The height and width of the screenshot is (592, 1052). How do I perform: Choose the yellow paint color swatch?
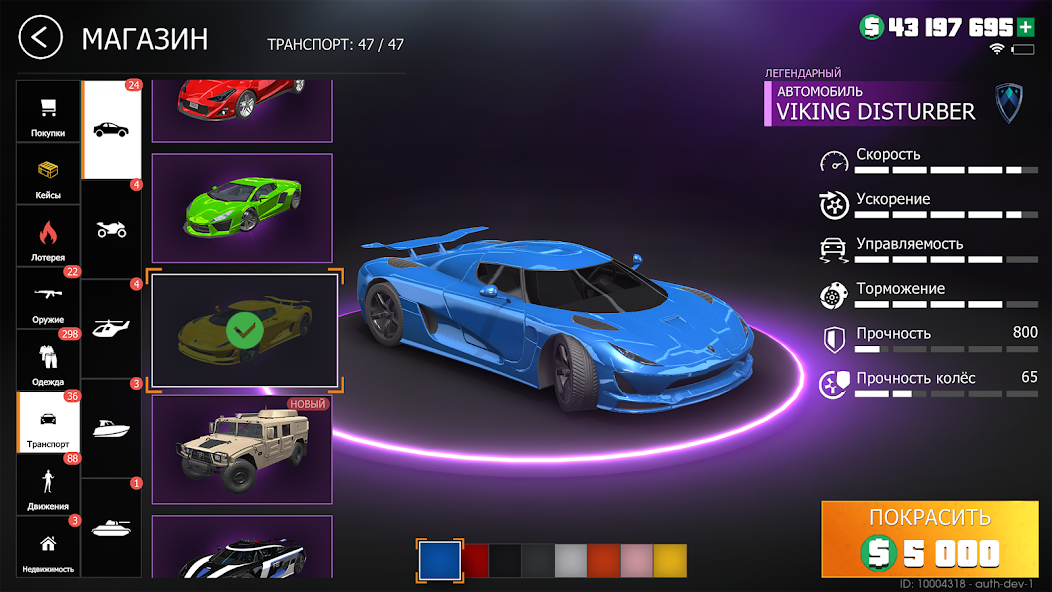point(670,560)
